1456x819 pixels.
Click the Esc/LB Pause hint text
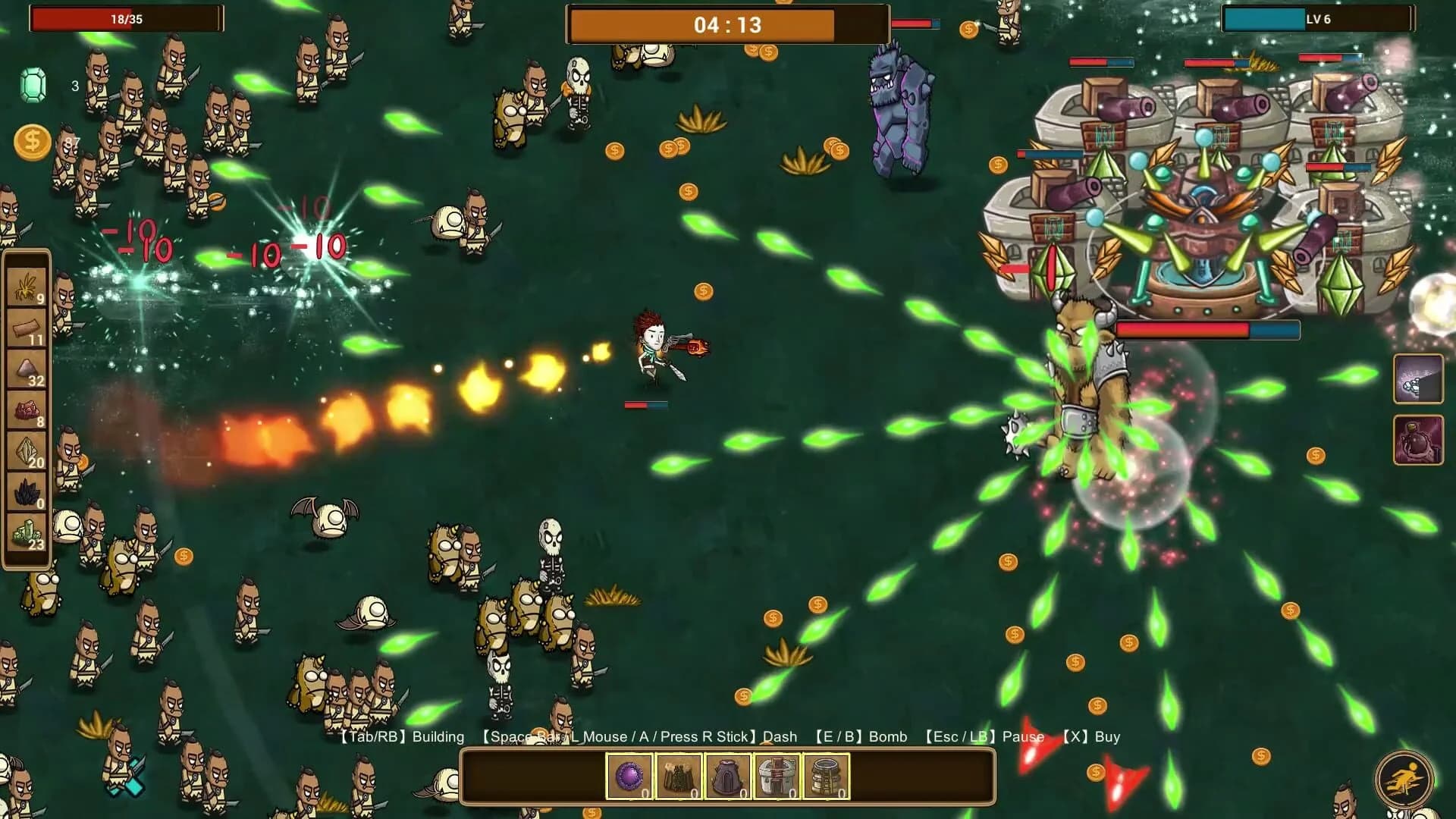(x=986, y=736)
